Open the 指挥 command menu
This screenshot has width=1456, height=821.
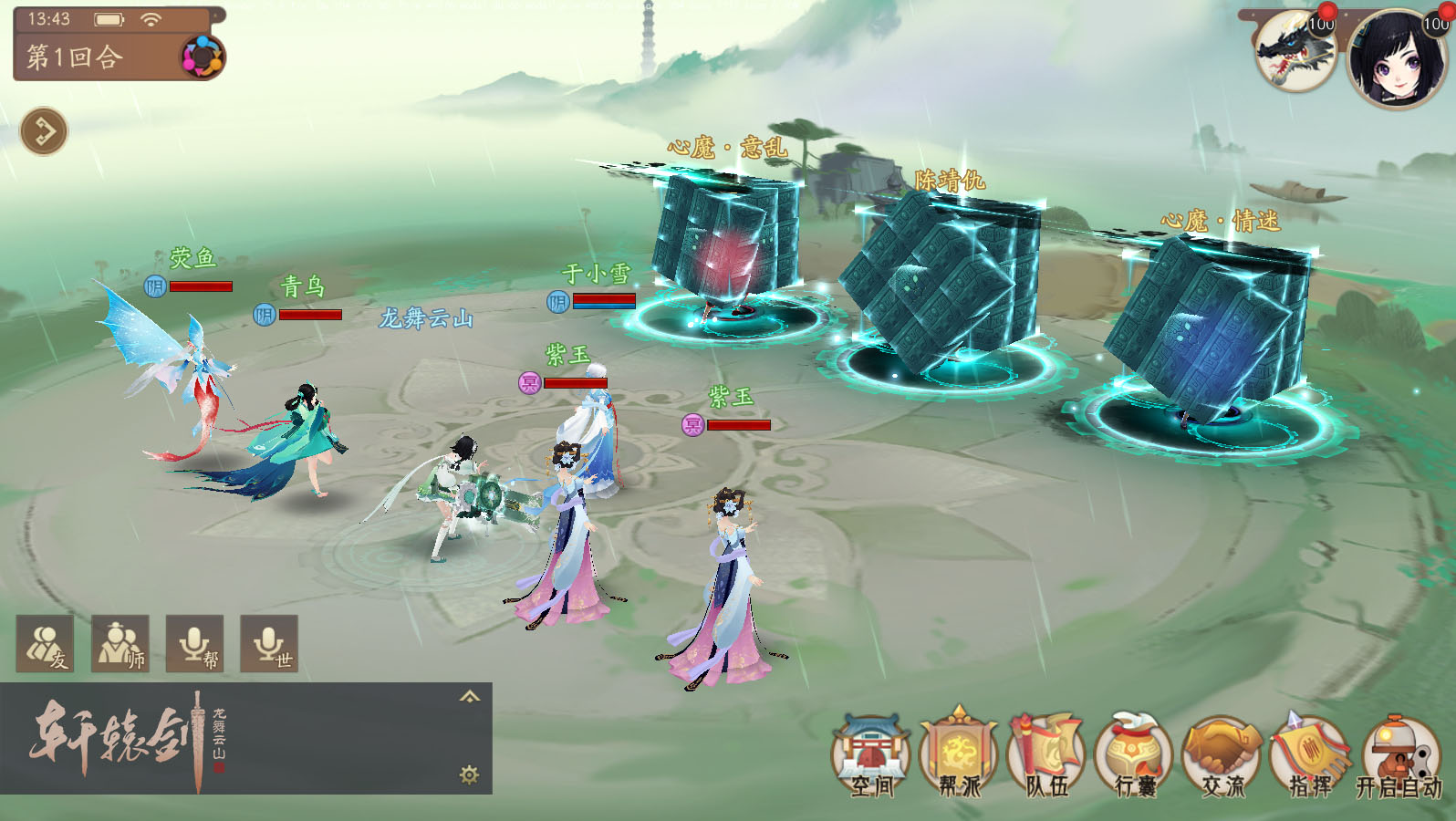pos(1310,757)
